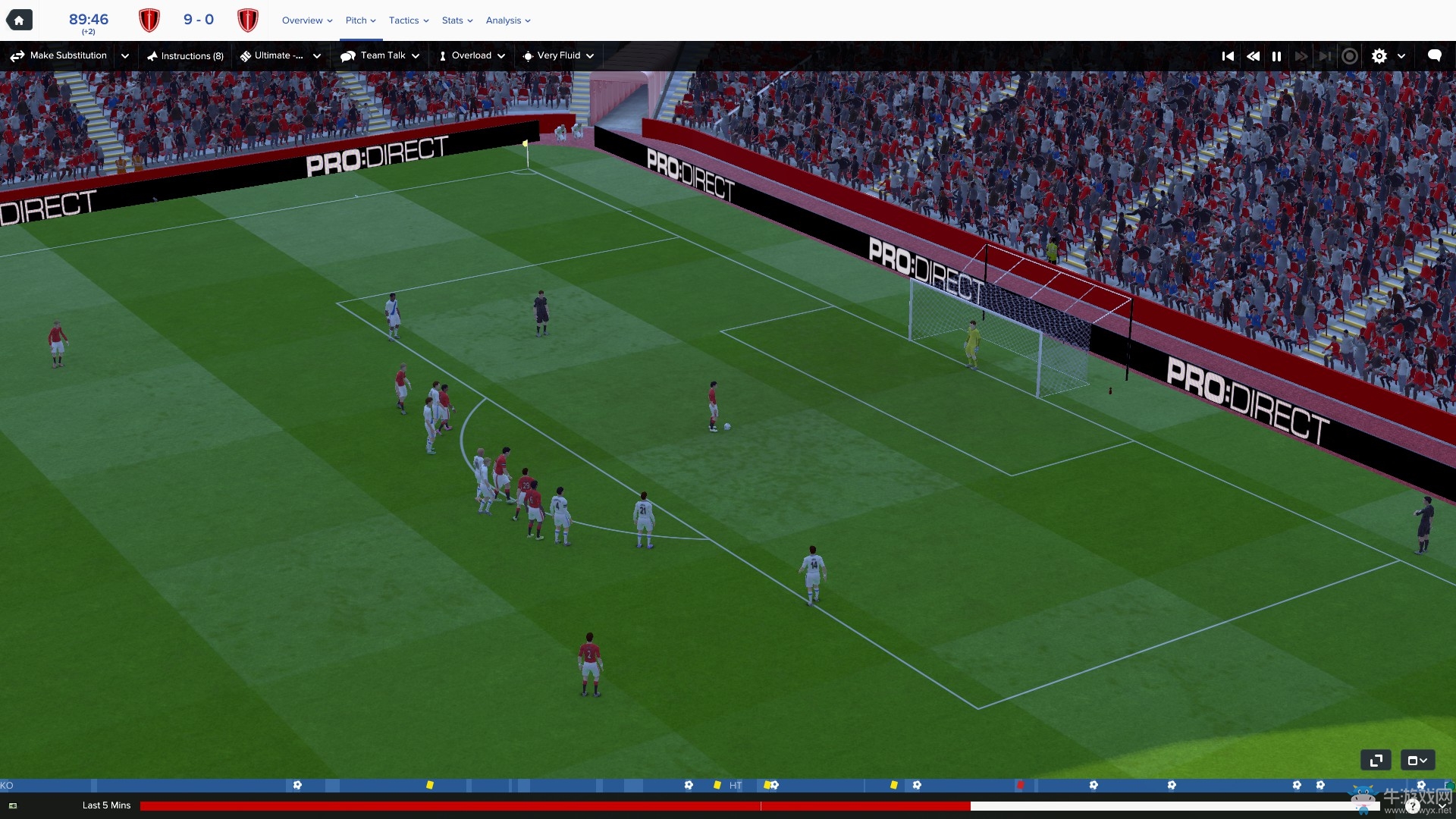The height and width of the screenshot is (819, 1456).
Task: Open the Overview dropdown menu
Action: pyautogui.click(x=307, y=20)
